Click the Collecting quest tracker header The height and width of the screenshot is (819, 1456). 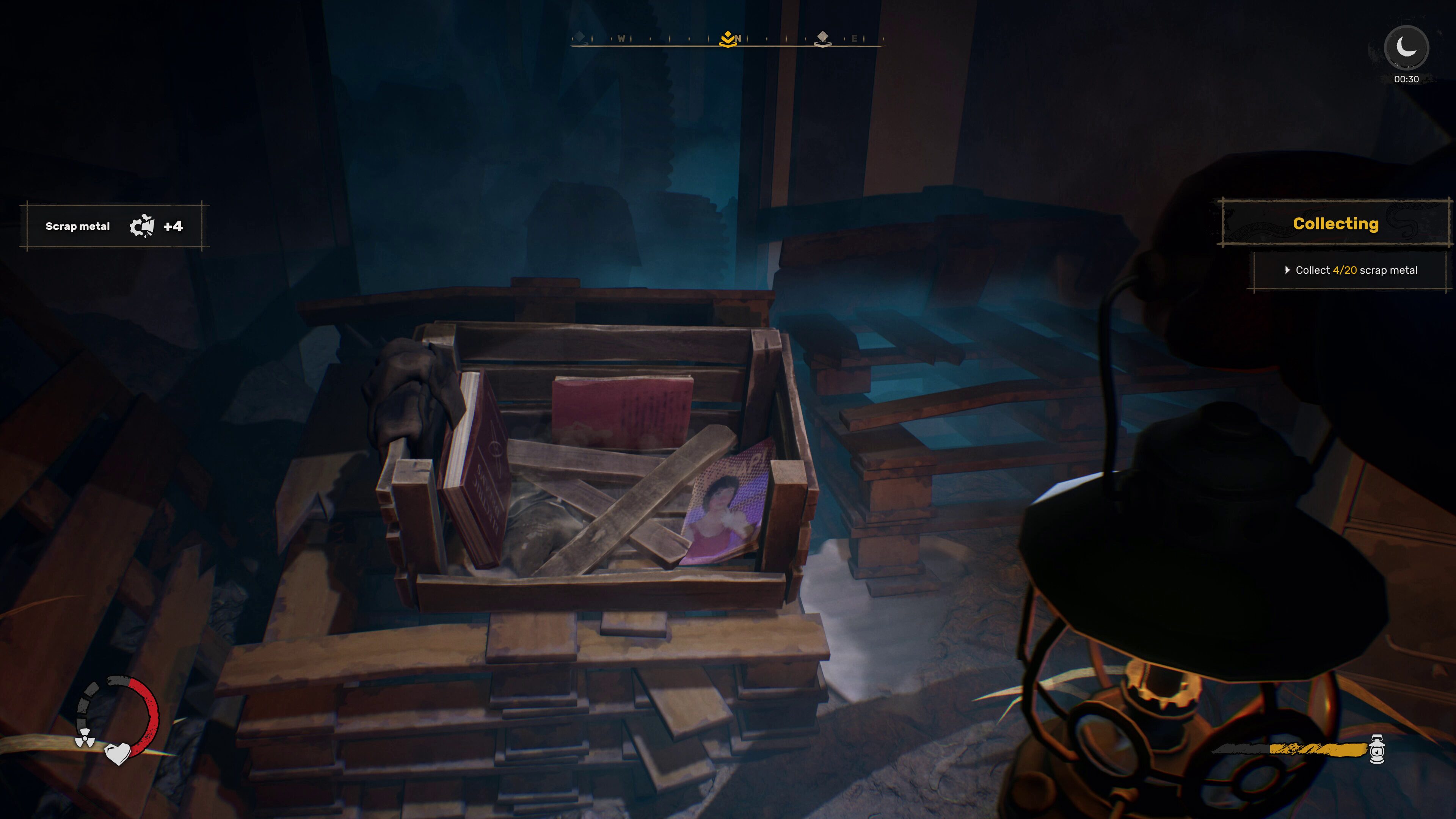(x=1335, y=224)
